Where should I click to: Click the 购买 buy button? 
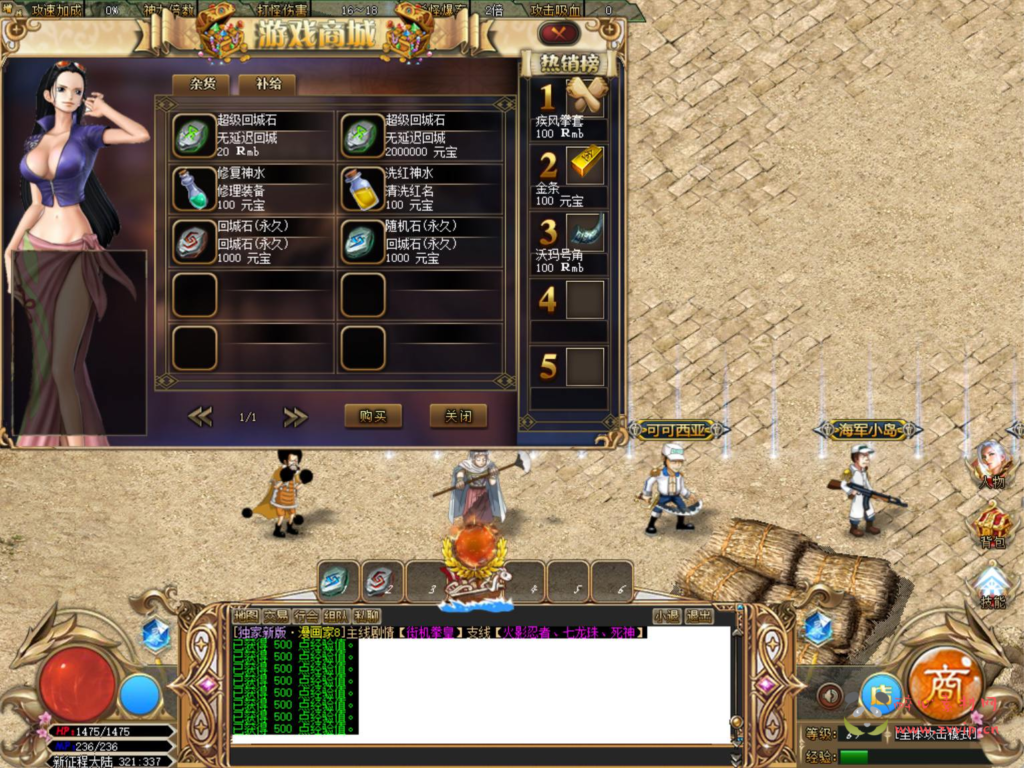372,416
